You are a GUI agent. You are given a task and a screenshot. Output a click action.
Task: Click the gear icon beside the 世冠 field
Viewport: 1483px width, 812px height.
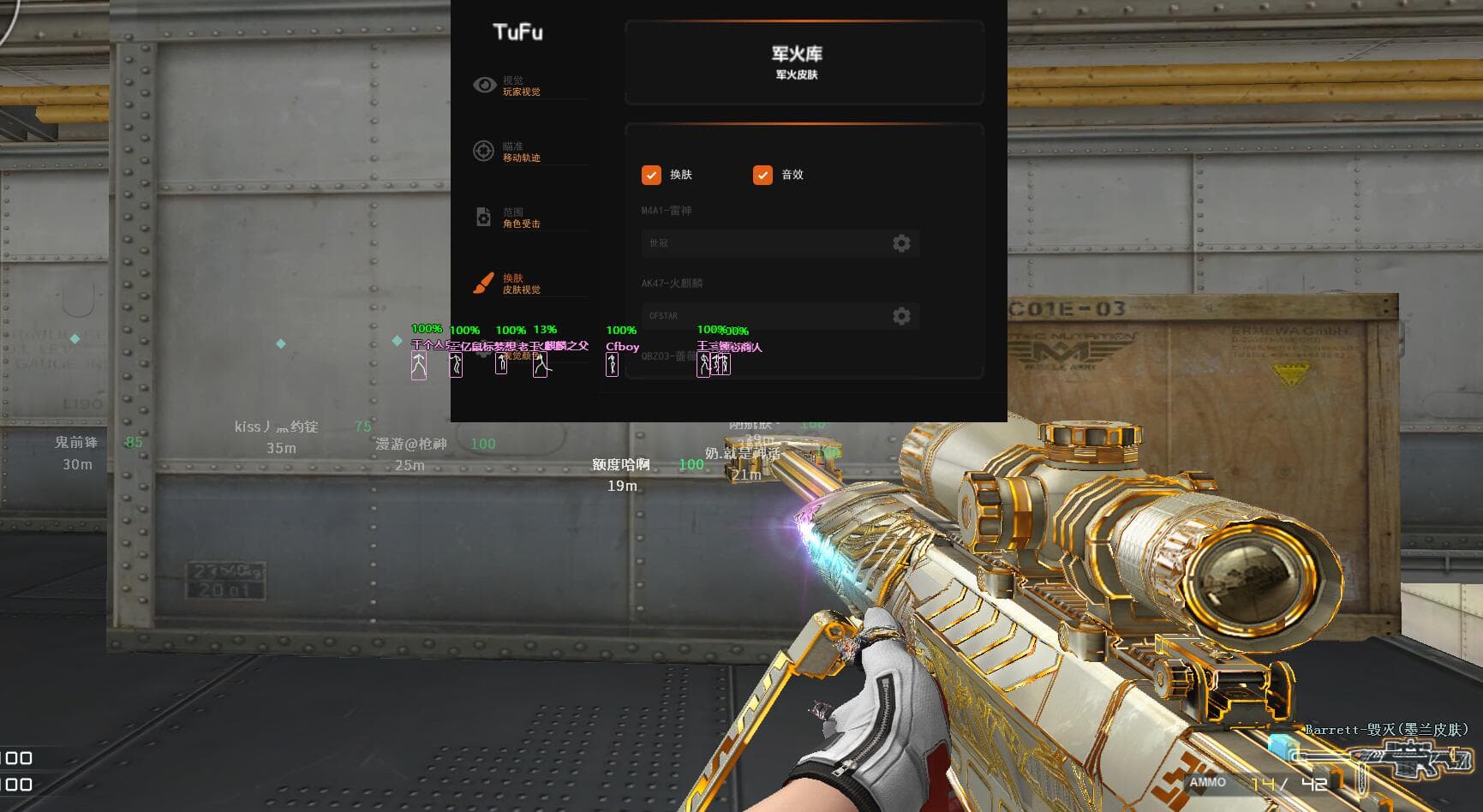901,243
